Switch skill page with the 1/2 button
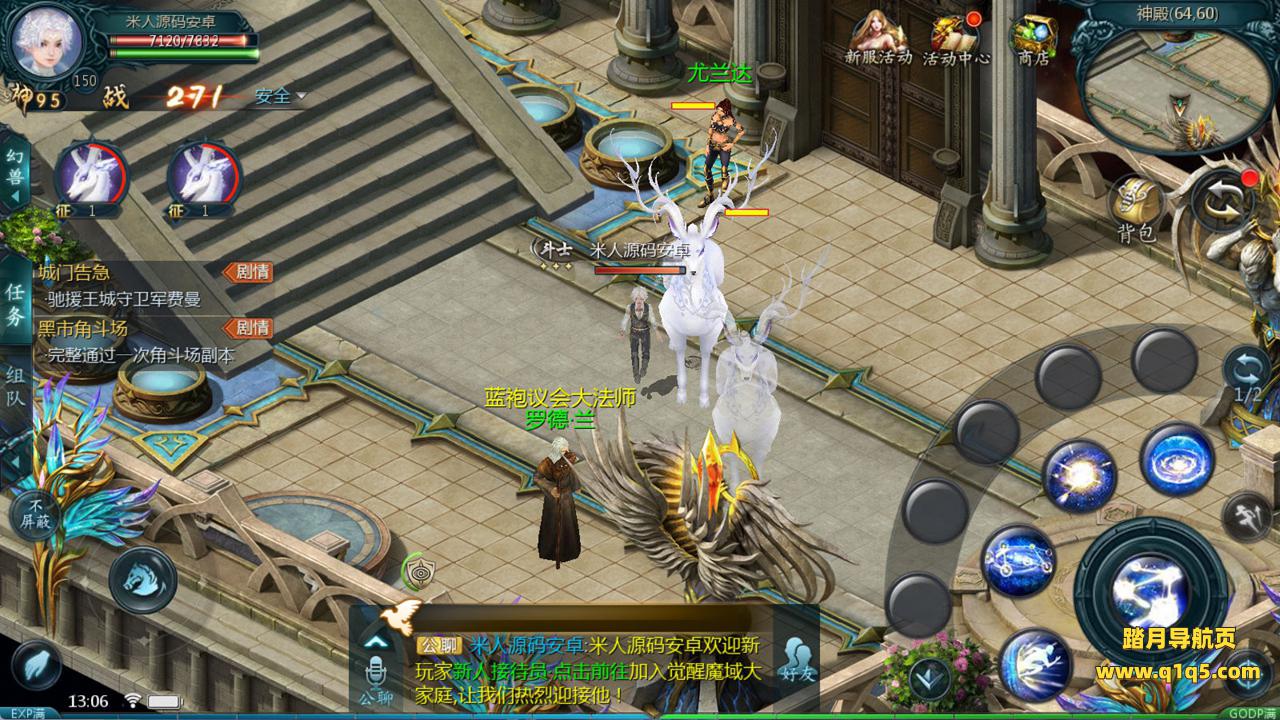 click(x=1247, y=375)
